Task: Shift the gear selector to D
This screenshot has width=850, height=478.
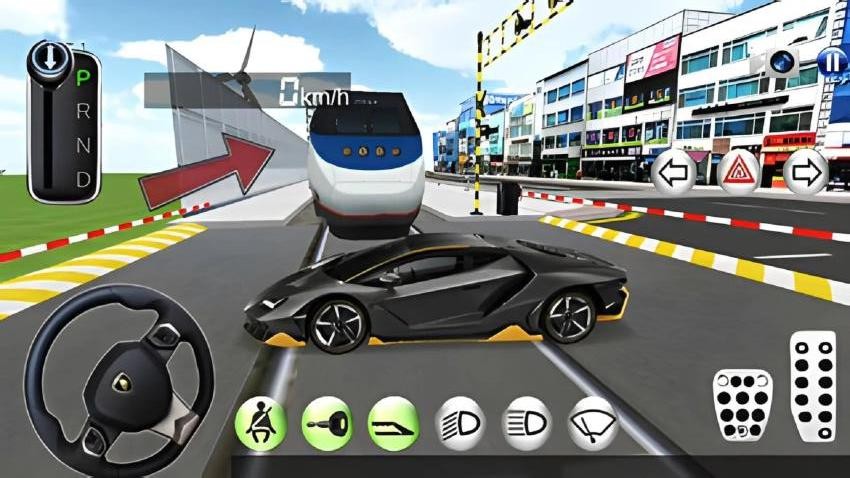Action: (x=84, y=179)
